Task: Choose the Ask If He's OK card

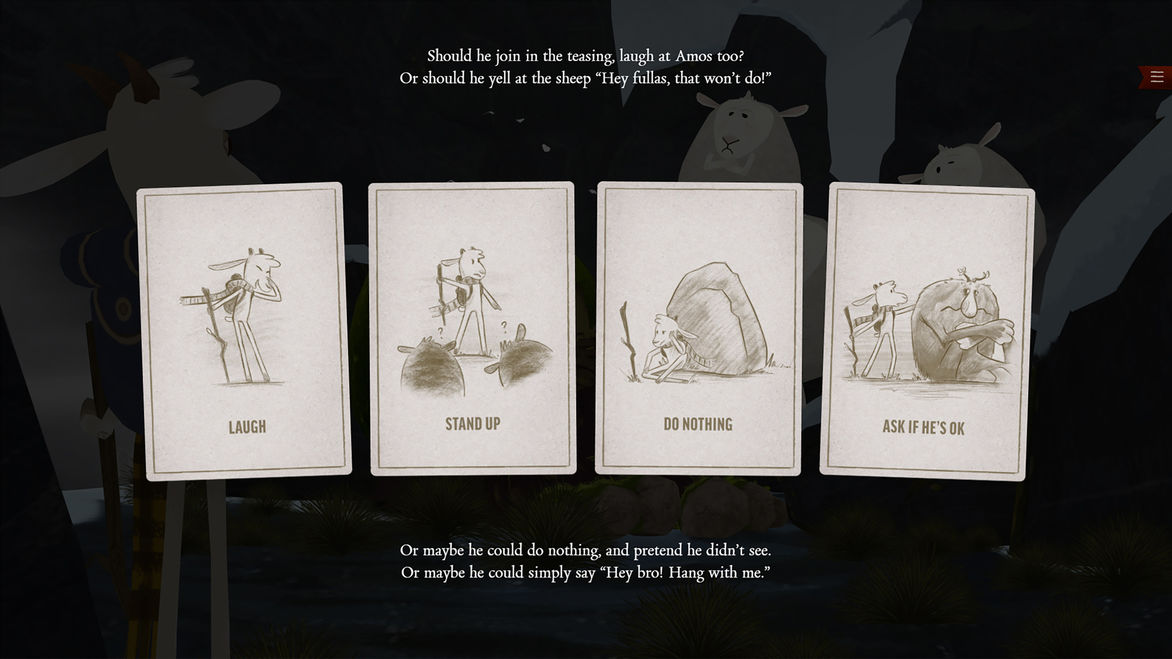Action: (x=925, y=331)
